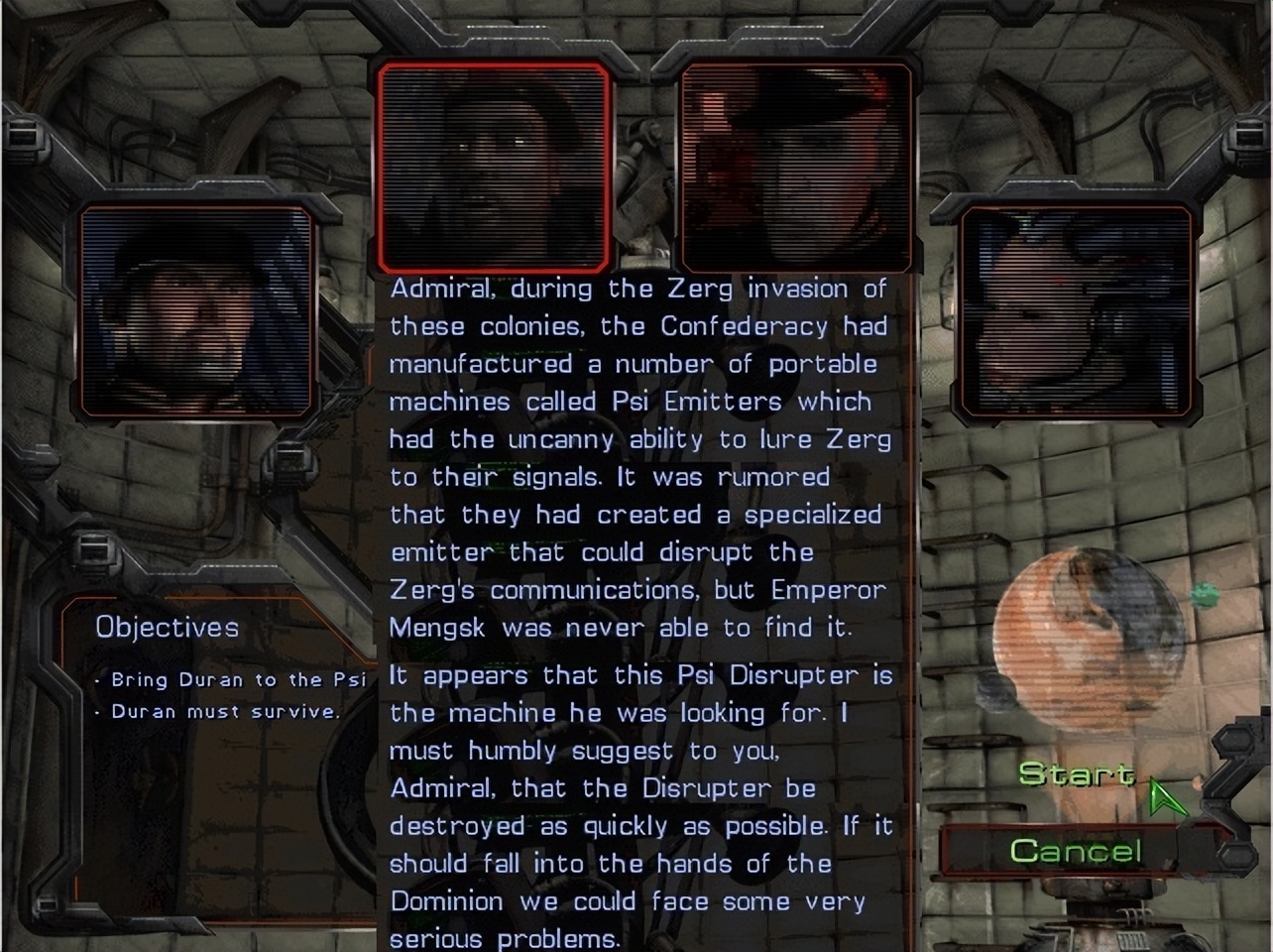Select the top-center active speaker portrait
This screenshot has height=952, width=1273.
click(x=494, y=164)
